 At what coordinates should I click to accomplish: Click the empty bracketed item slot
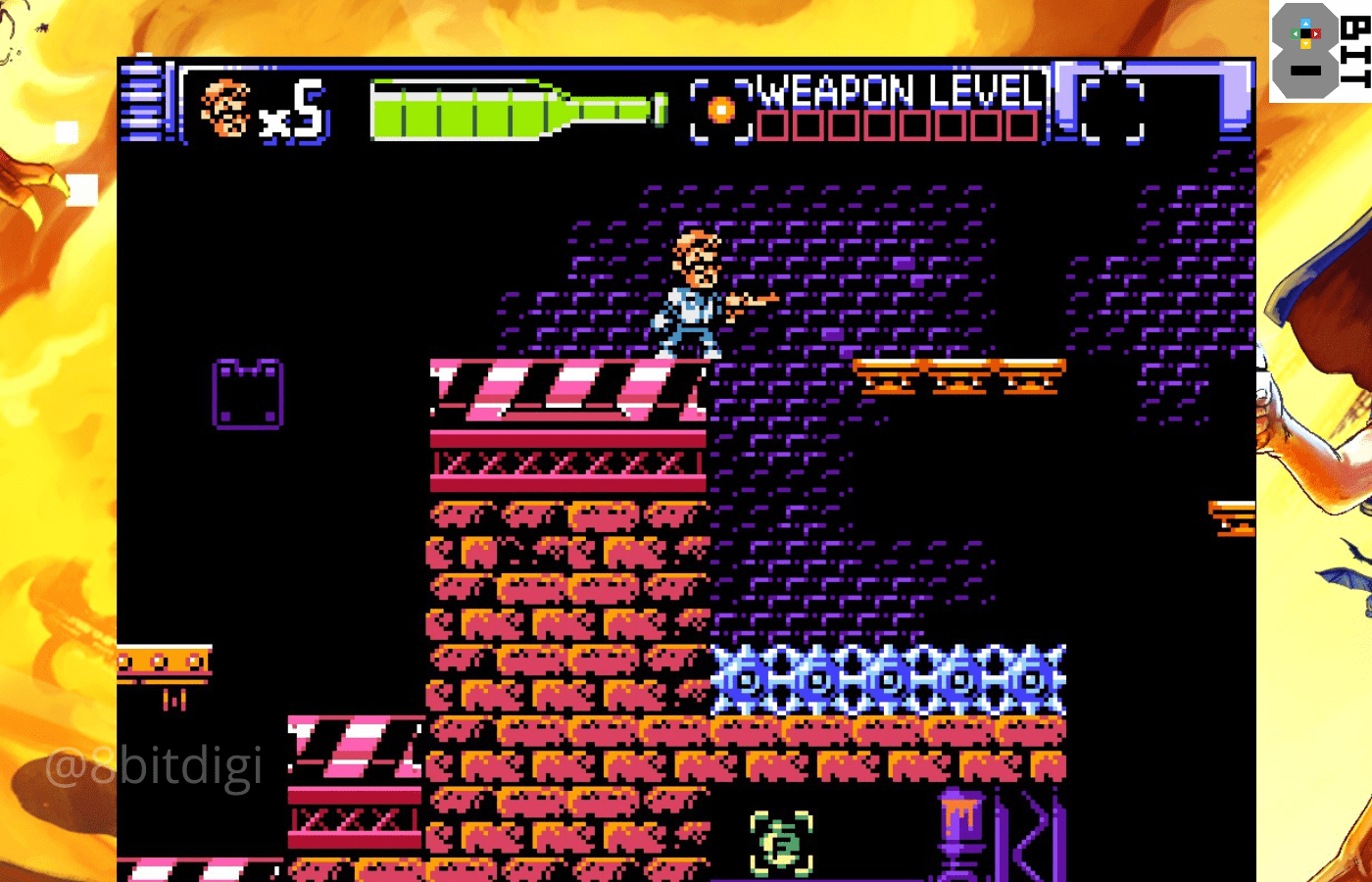[1112, 109]
